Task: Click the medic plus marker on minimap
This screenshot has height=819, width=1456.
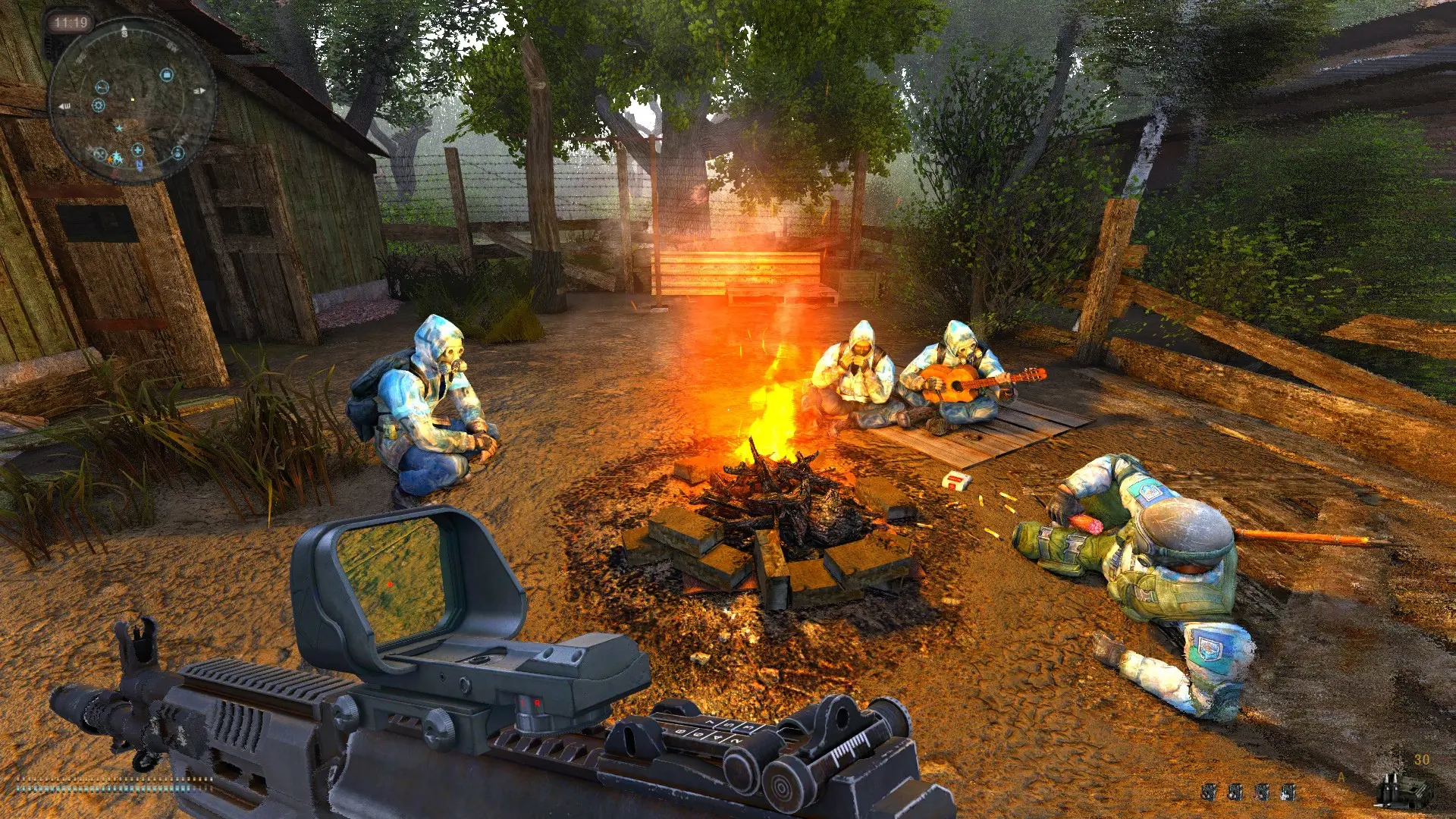Action: coord(138,149)
